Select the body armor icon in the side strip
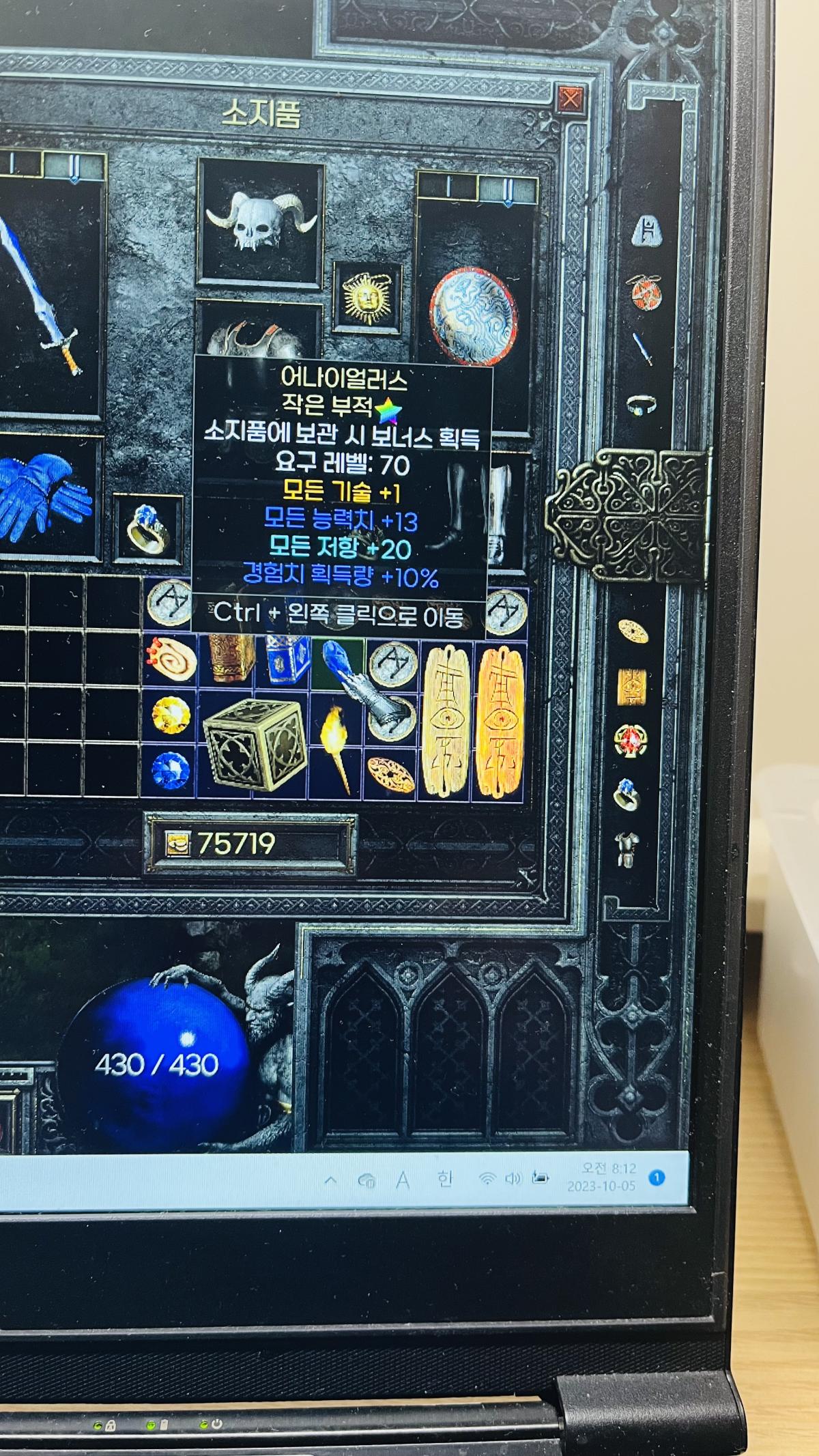The width and height of the screenshot is (819, 1456). point(627,850)
